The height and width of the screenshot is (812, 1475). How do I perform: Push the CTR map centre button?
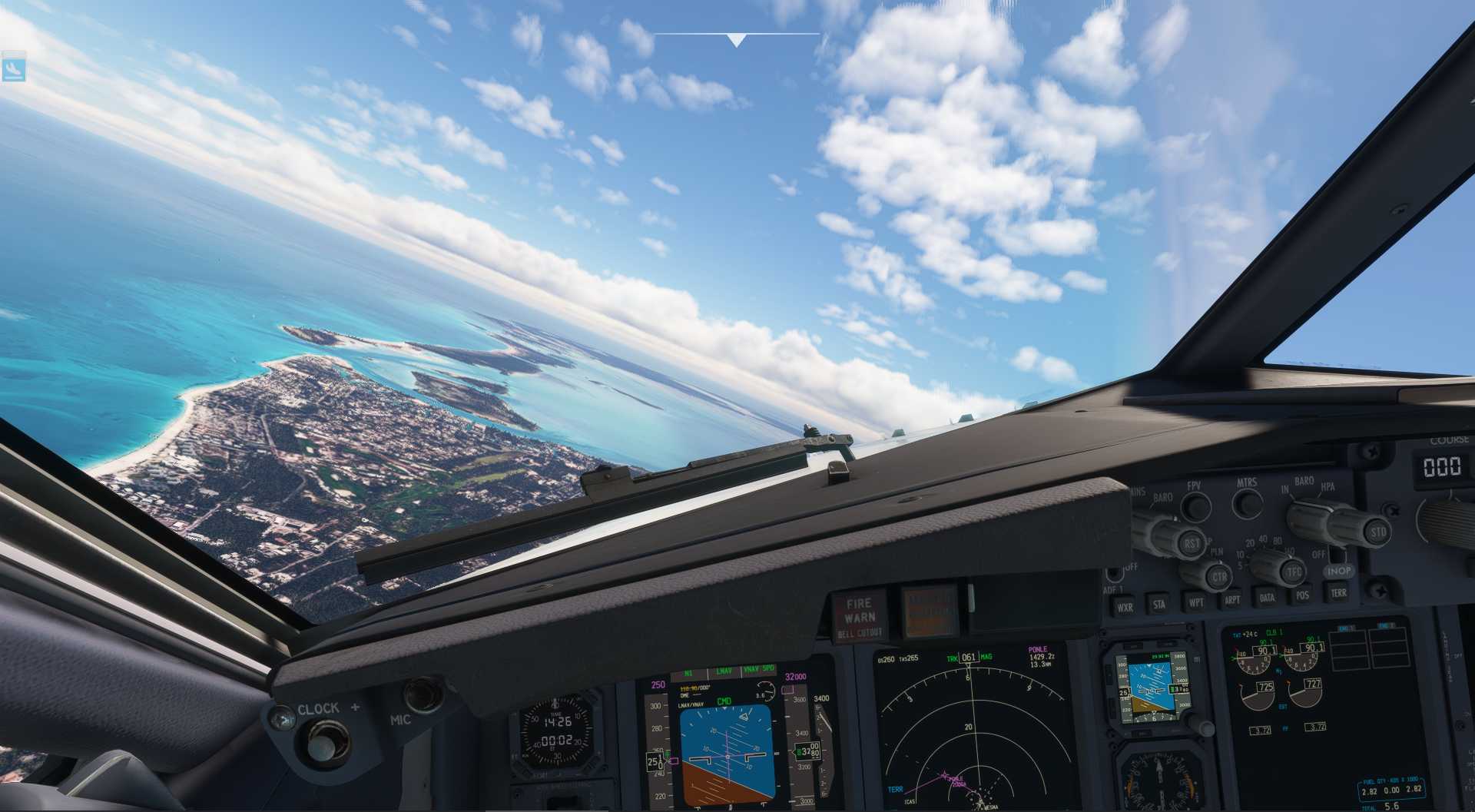pos(1219,575)
